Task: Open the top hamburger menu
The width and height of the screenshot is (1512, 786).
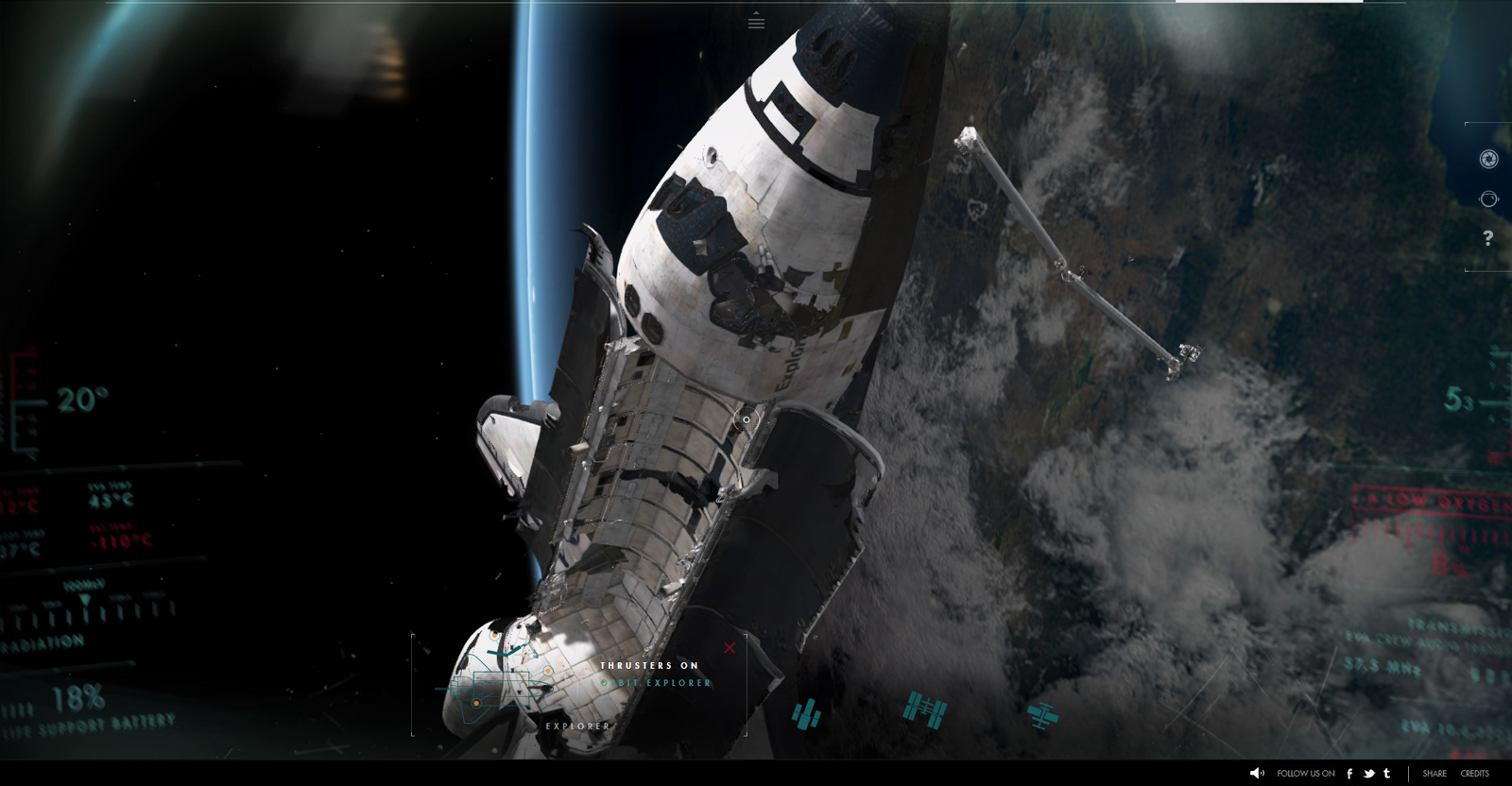Action: coord(756,22)
